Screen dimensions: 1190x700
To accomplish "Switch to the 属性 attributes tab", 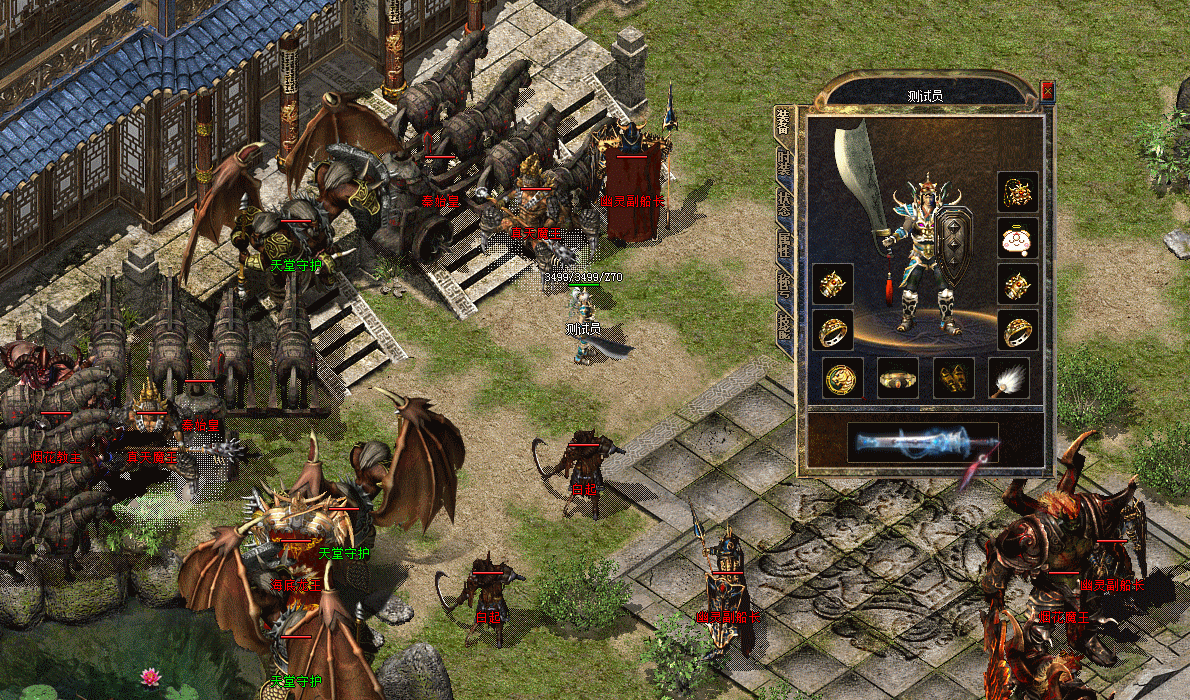I will point(784,245).
